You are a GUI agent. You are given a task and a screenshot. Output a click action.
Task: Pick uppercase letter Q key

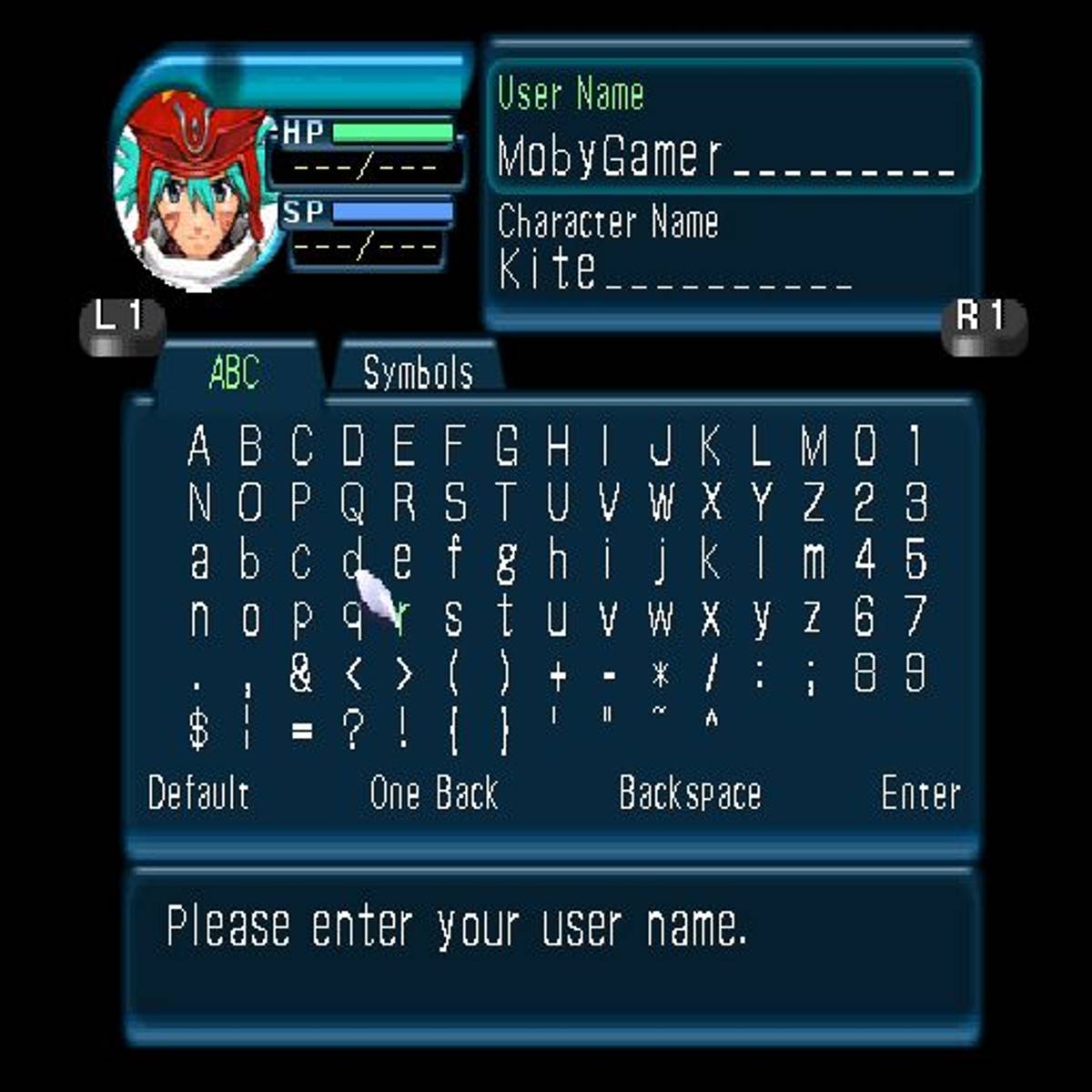[353, 502]
